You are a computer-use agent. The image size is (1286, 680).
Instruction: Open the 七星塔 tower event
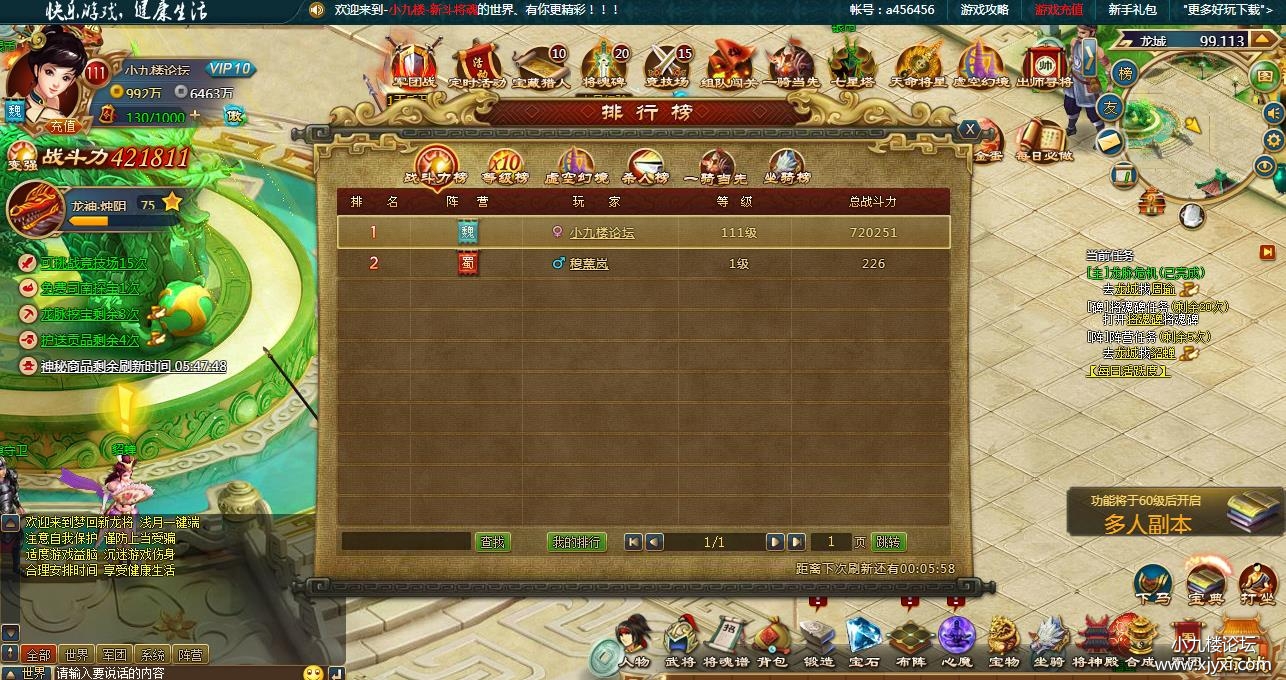[853, 65]
